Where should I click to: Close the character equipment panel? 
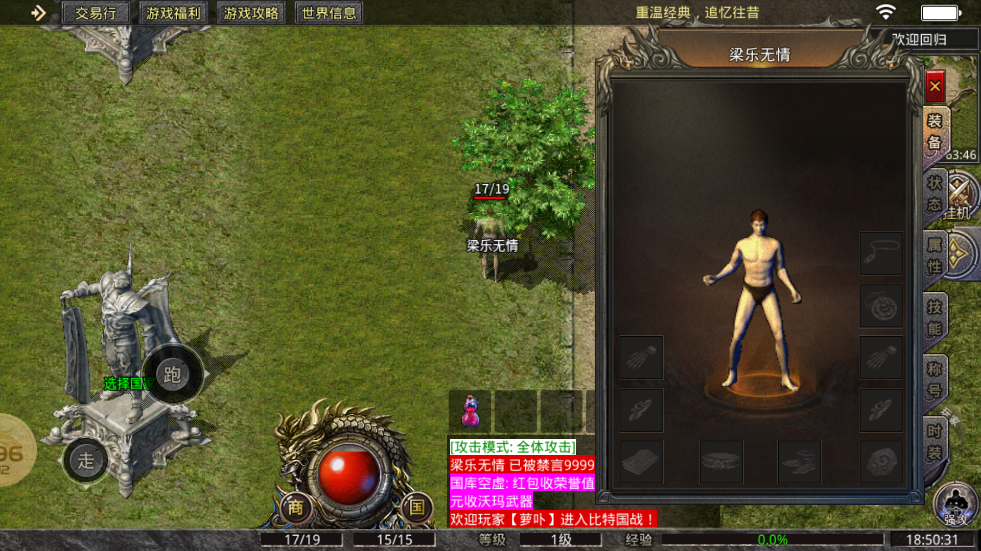pyautogui.click(x=935, y=87)
